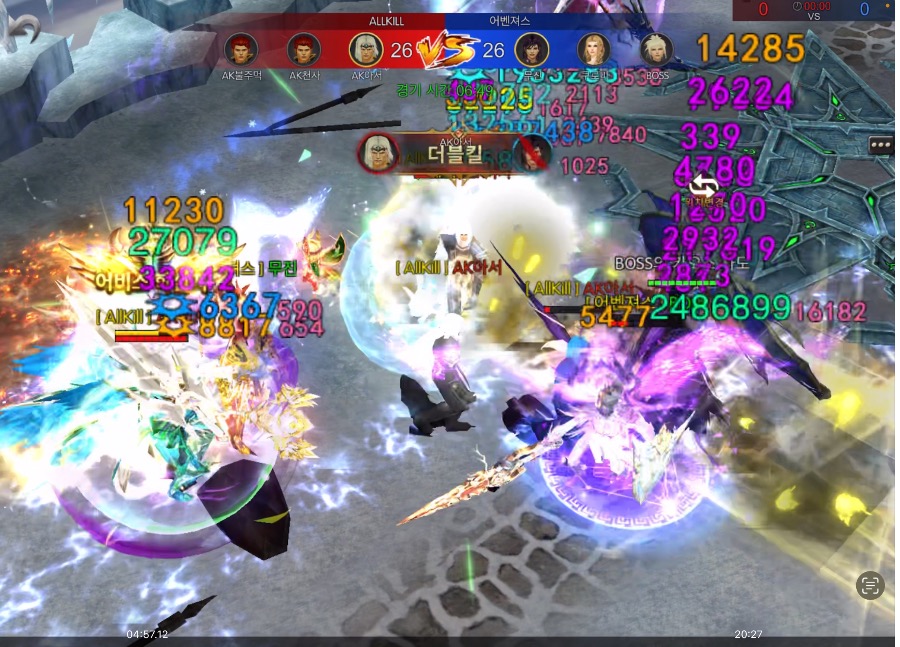Select the blonde 어벤져스 team portrait
900x647 pixels.
click(x=593, y=49)
